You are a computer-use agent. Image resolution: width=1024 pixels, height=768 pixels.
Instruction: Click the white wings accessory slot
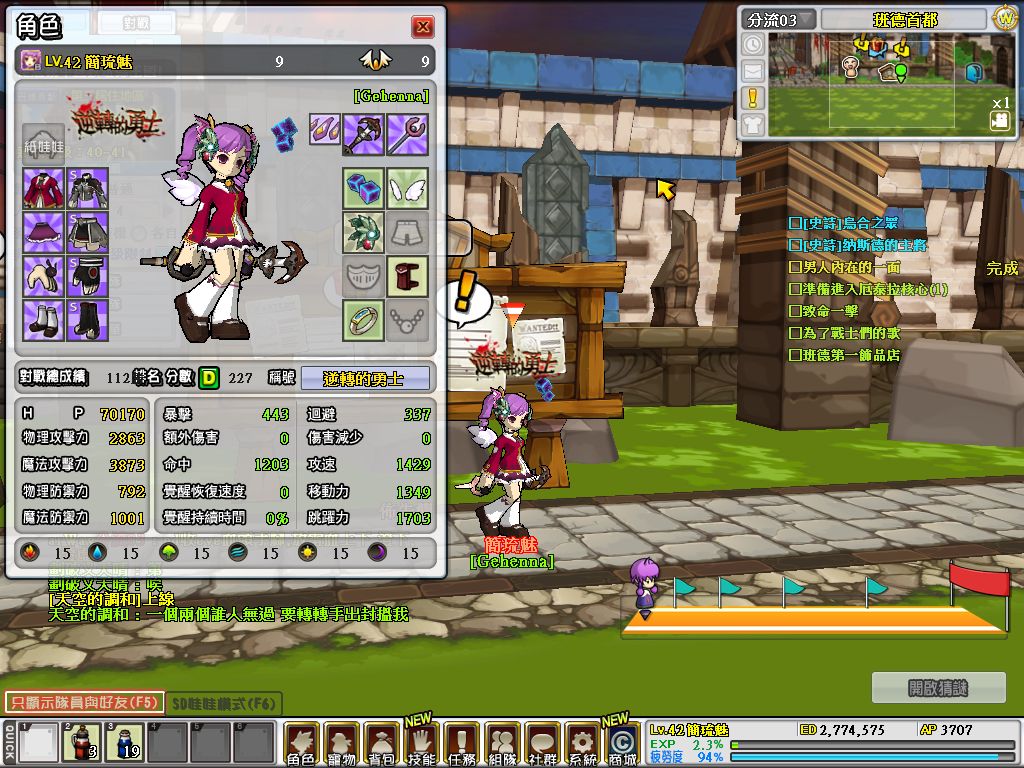408,187
